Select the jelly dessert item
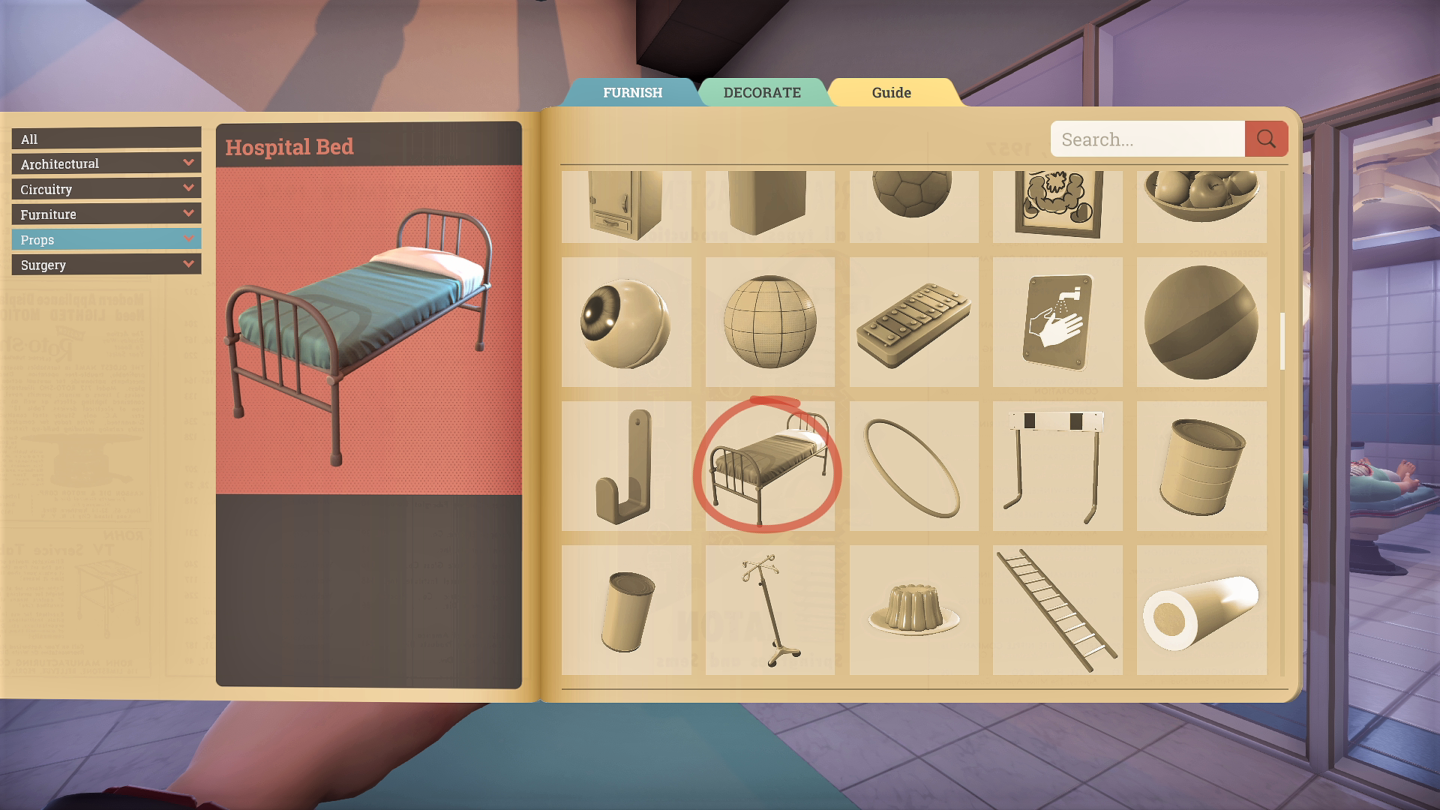This screenshot has width=1440, height=810. pyautogui.click(x=913, y=608)
